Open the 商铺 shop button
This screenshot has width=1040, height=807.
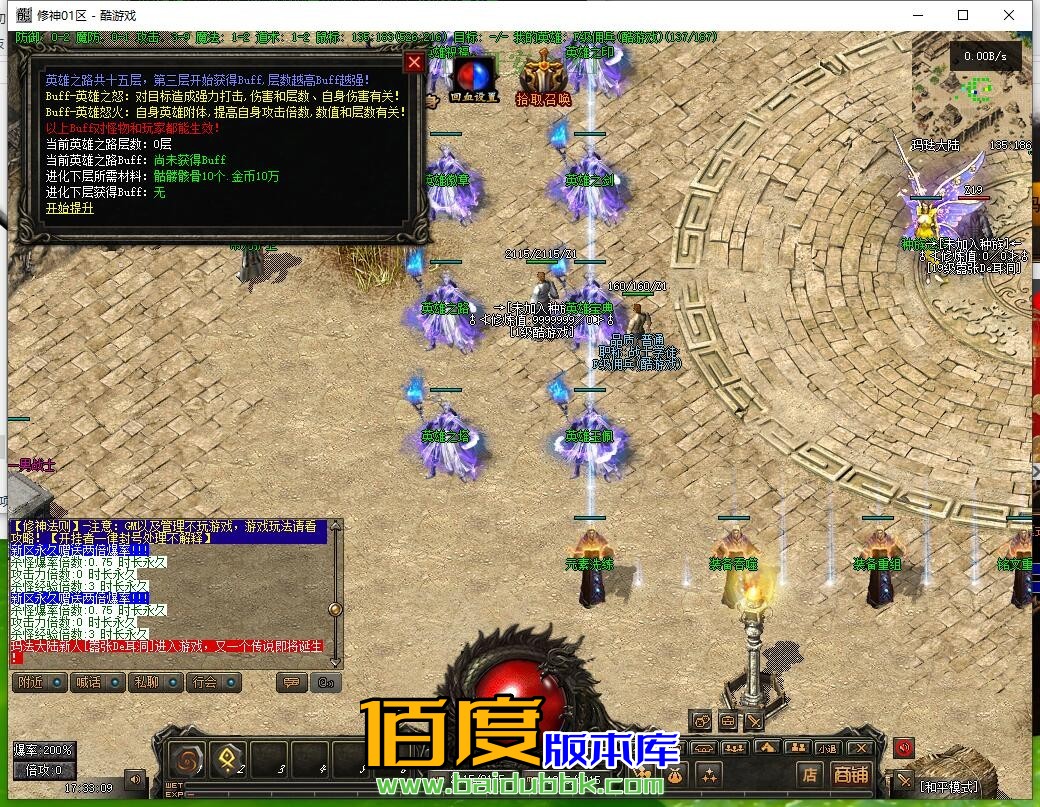click(x=850, y=774)
